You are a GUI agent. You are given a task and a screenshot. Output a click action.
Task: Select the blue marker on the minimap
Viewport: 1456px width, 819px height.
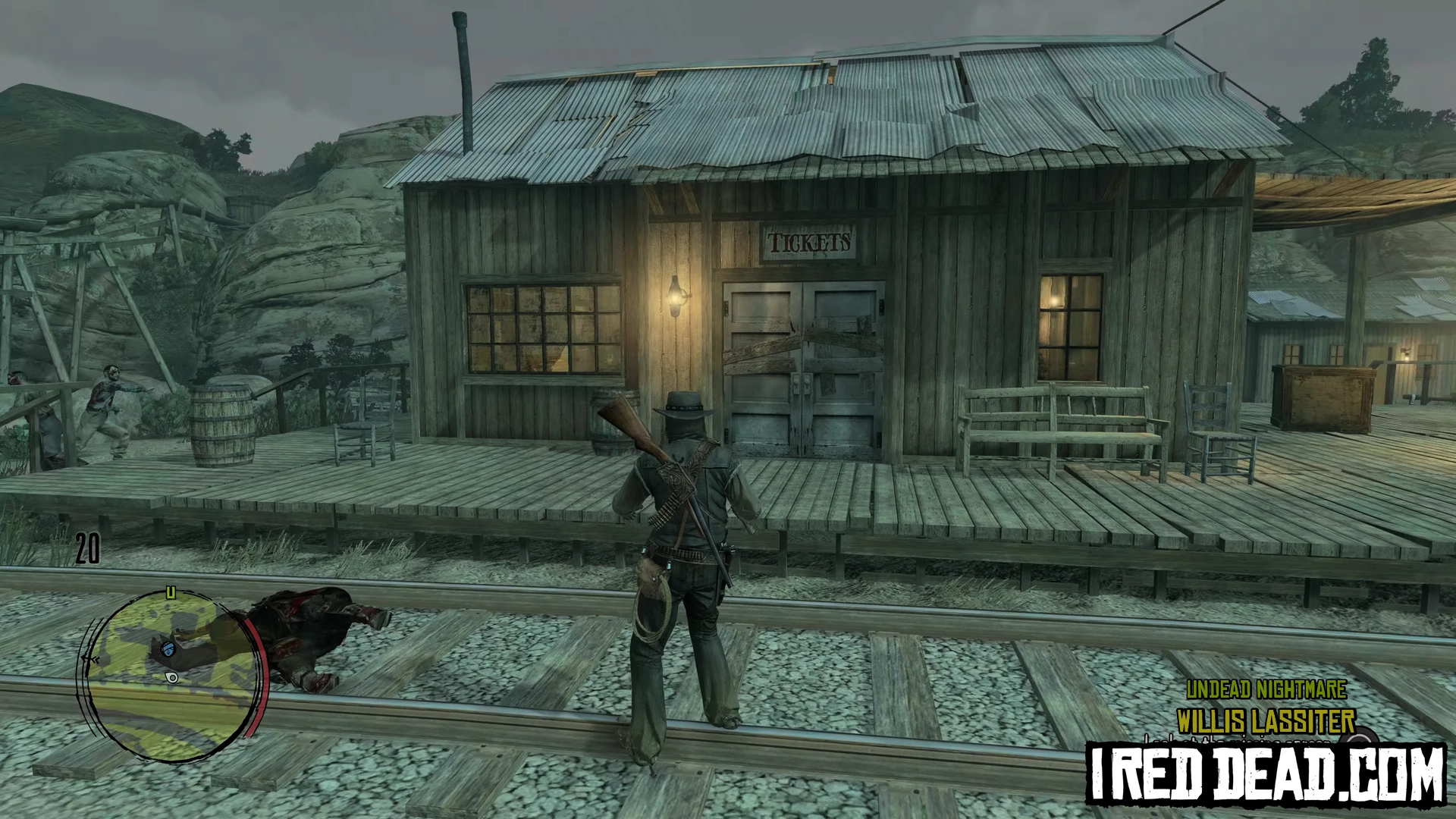[168, 648]
